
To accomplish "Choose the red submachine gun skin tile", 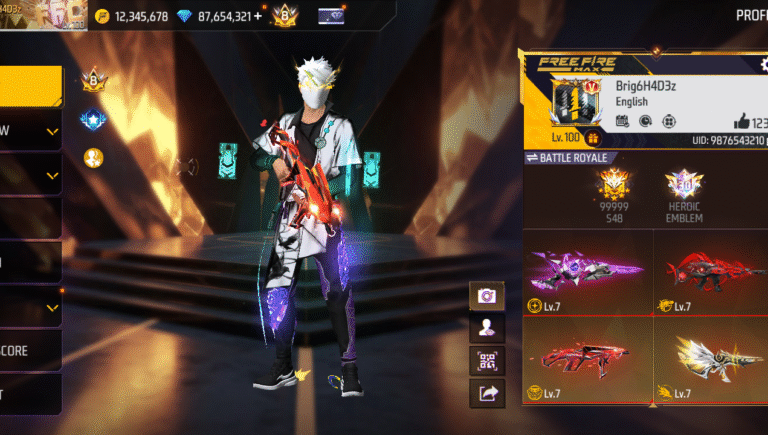I will (587, 360).
